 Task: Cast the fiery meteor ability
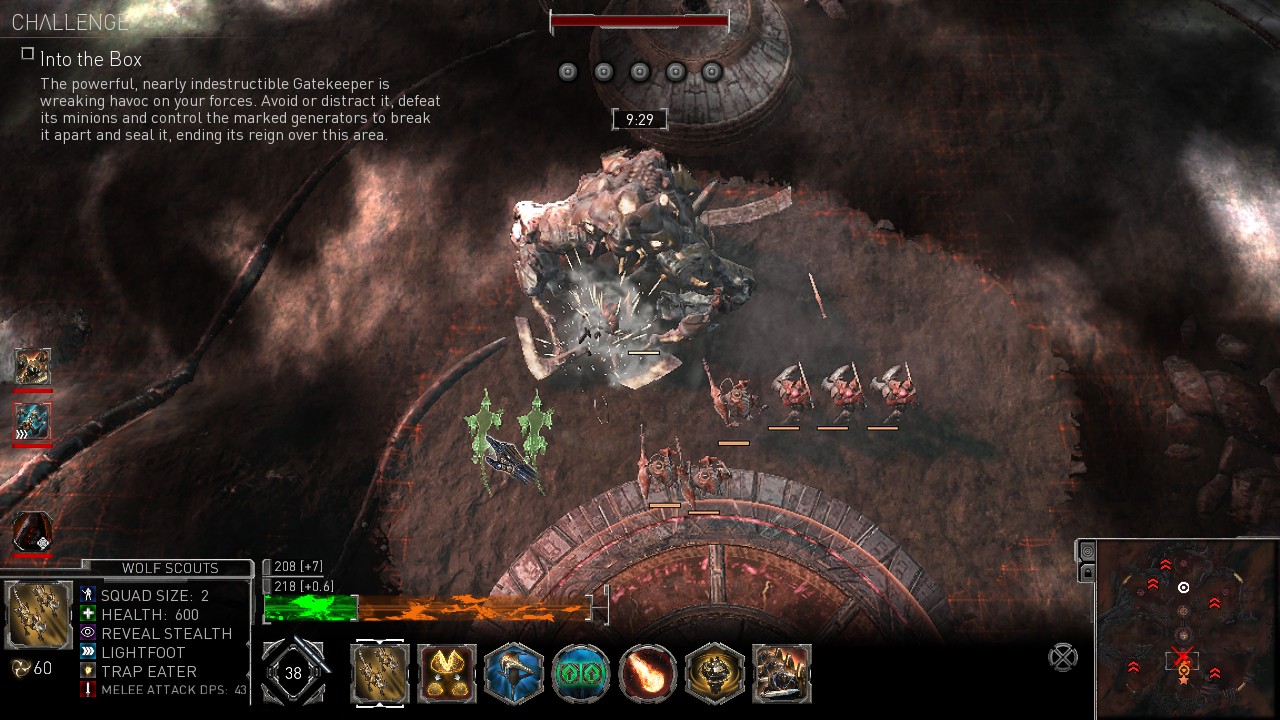click(648, 673)
